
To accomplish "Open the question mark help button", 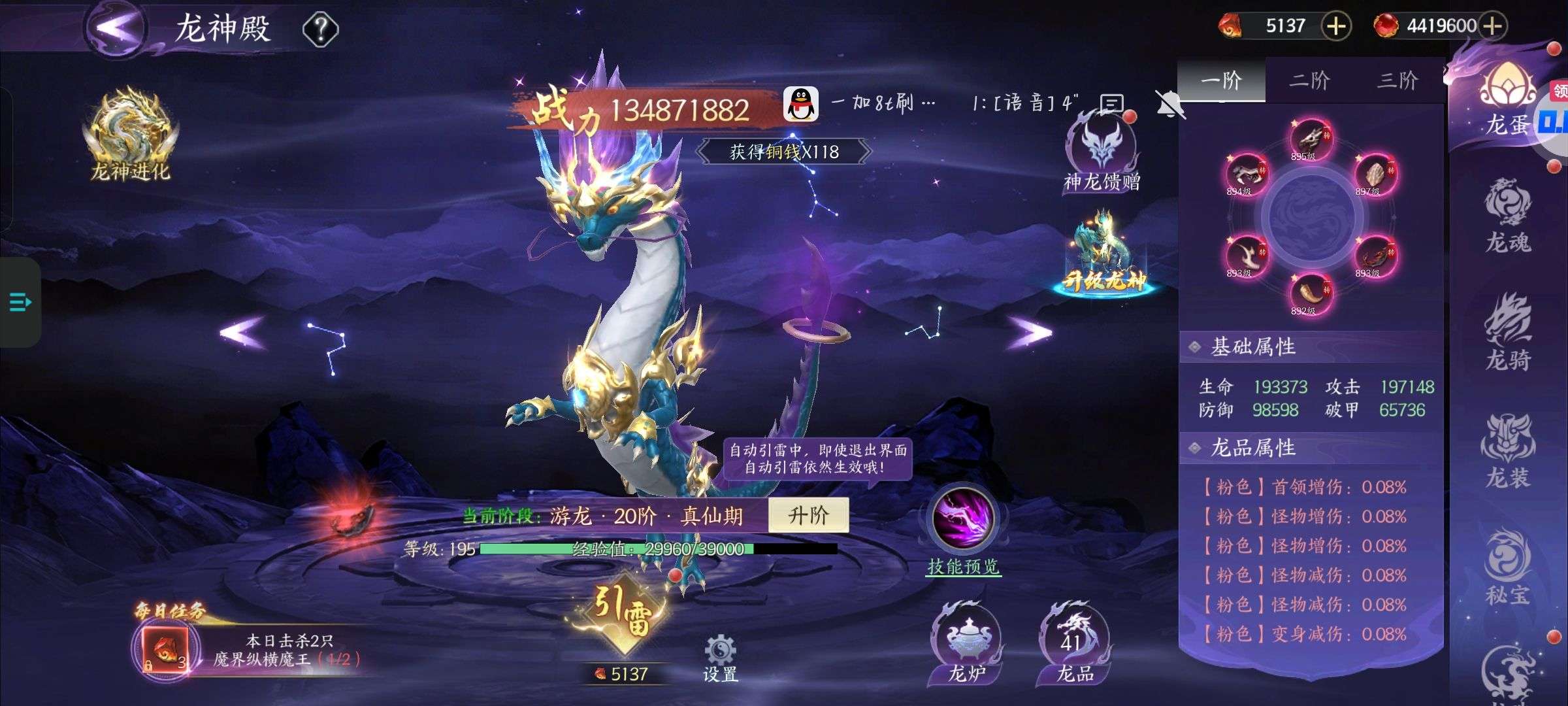I will pos(320,29).
